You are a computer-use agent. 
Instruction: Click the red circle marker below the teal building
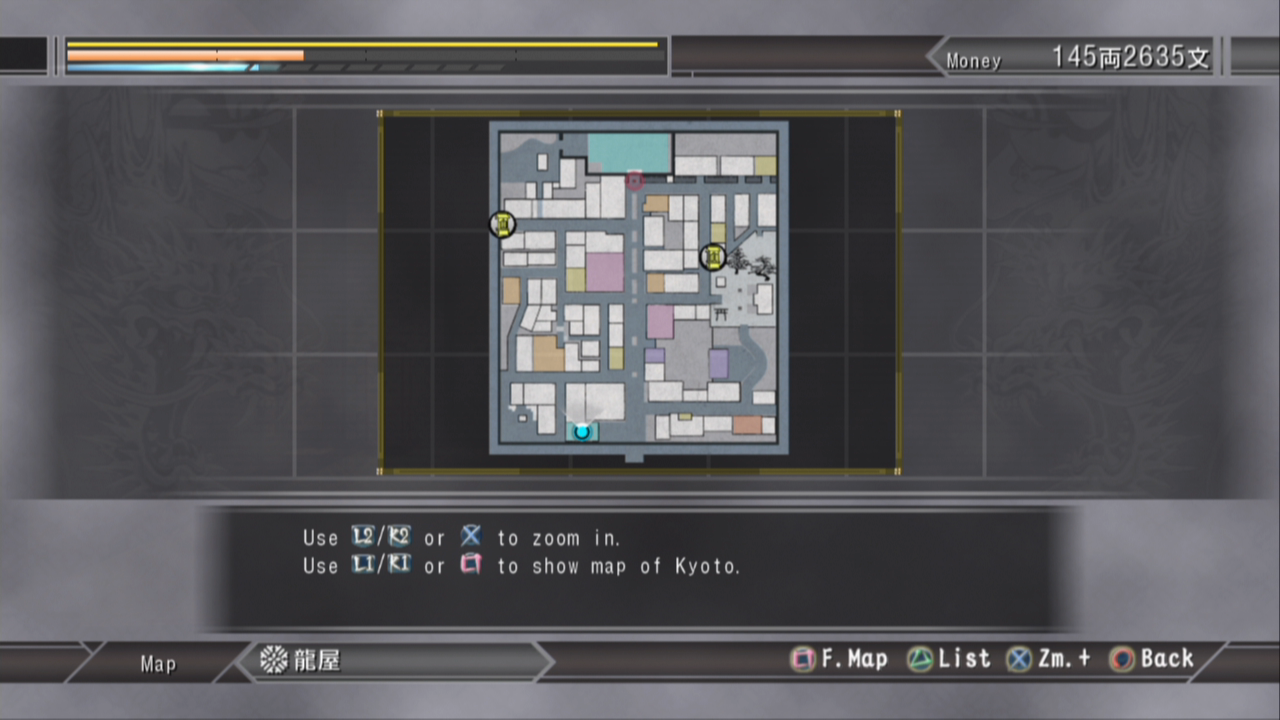[x=634, y=181]
